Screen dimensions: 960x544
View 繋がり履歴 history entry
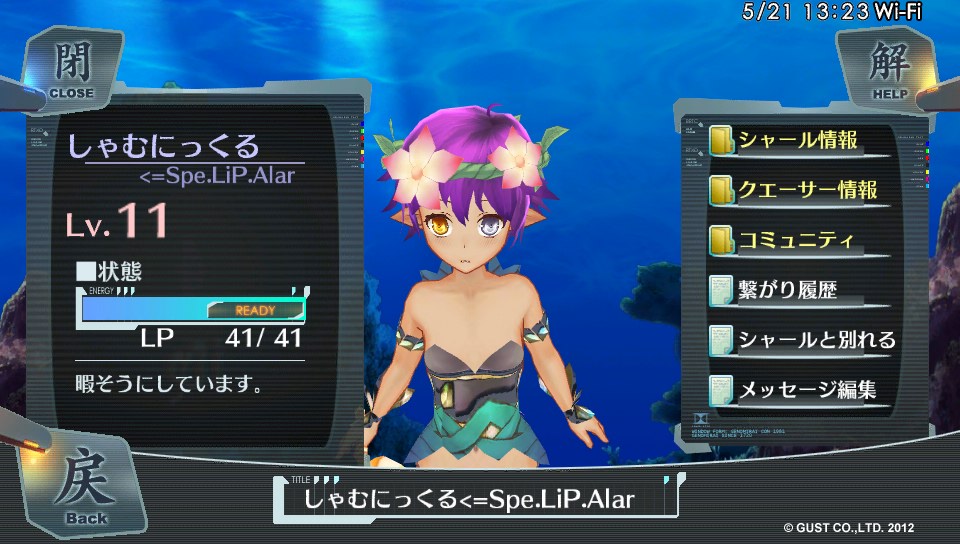click(x=785, y=291)
